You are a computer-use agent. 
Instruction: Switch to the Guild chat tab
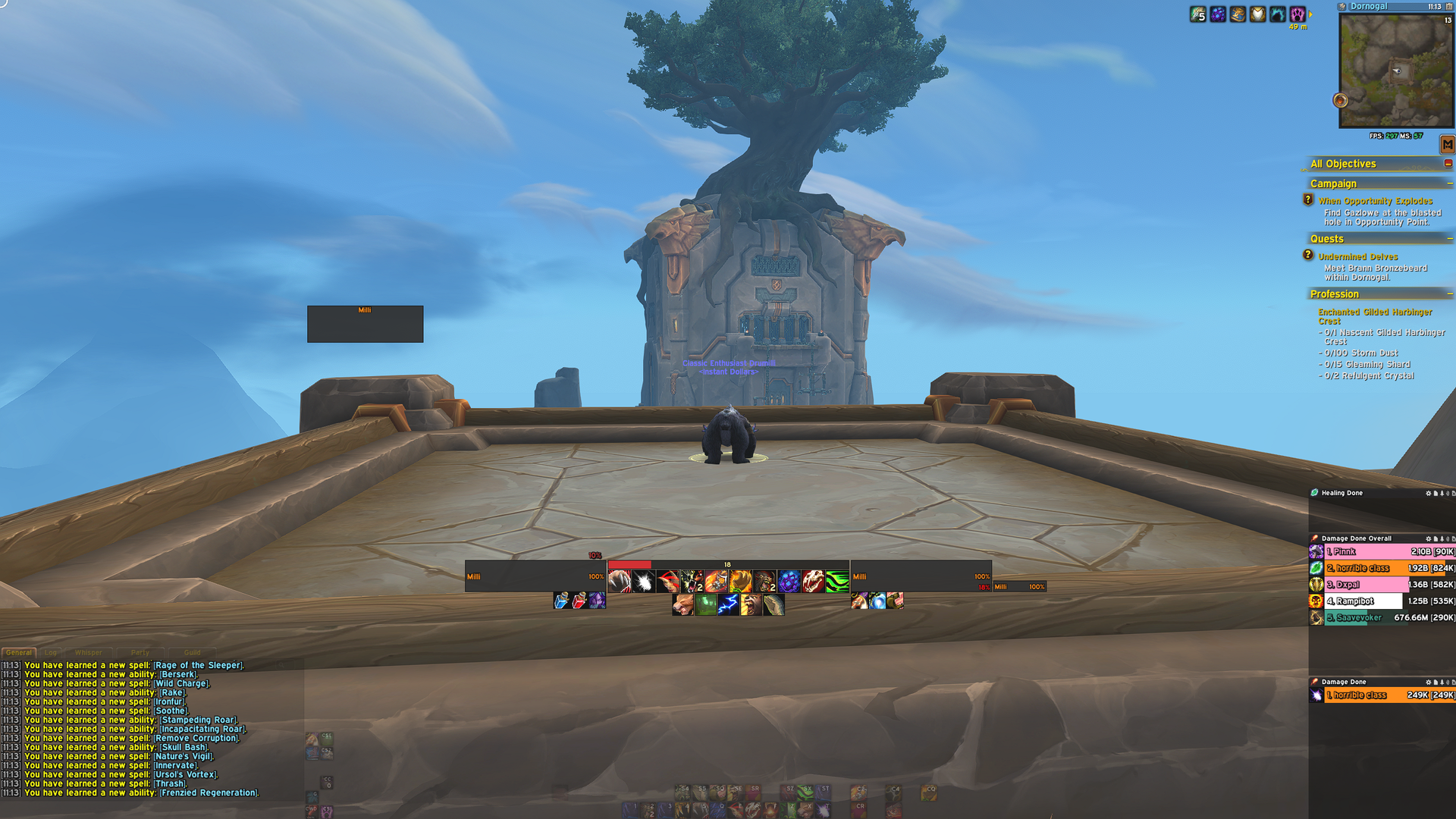(x=192, y=652)
